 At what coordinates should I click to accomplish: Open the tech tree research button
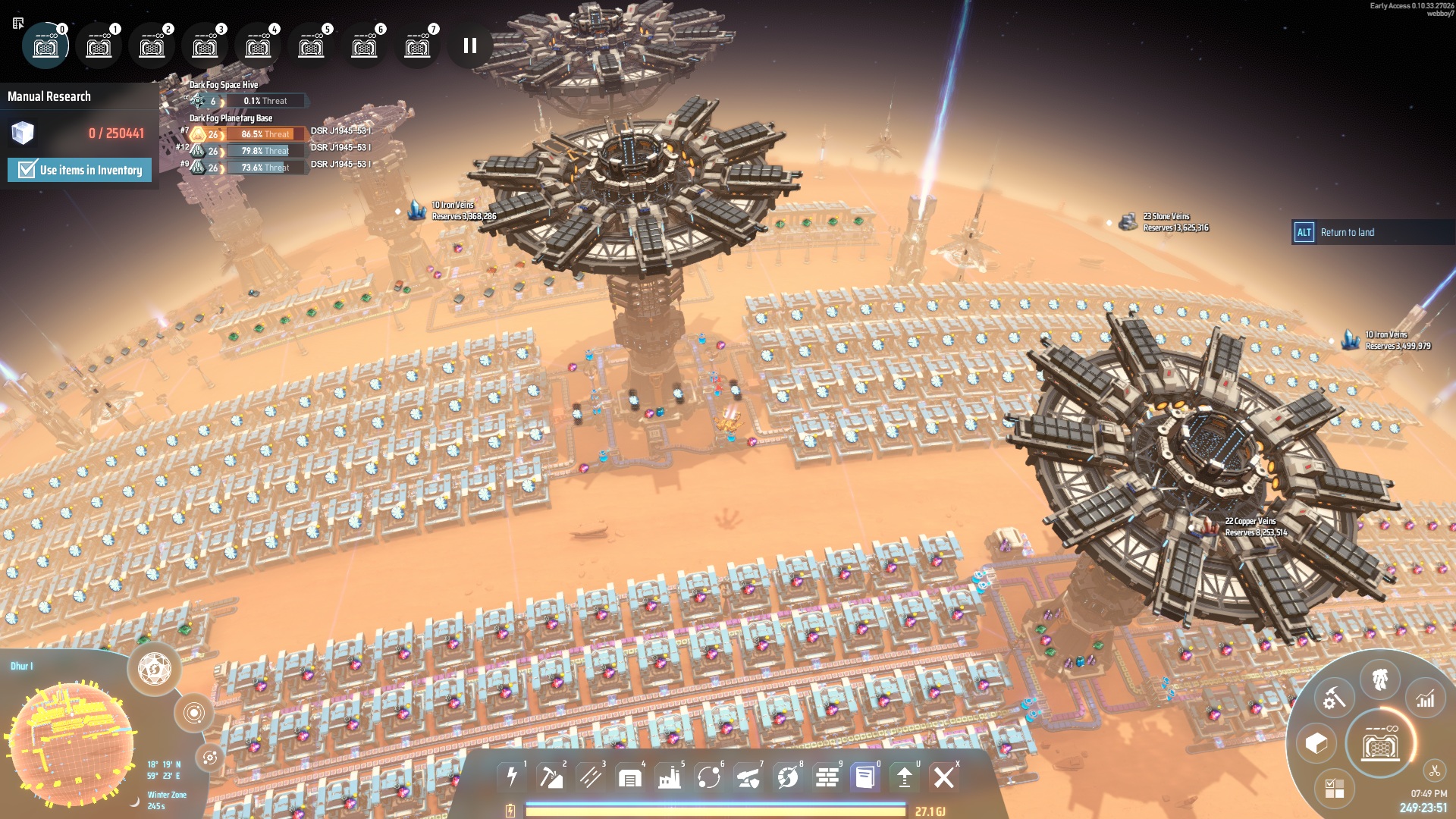1380,745
